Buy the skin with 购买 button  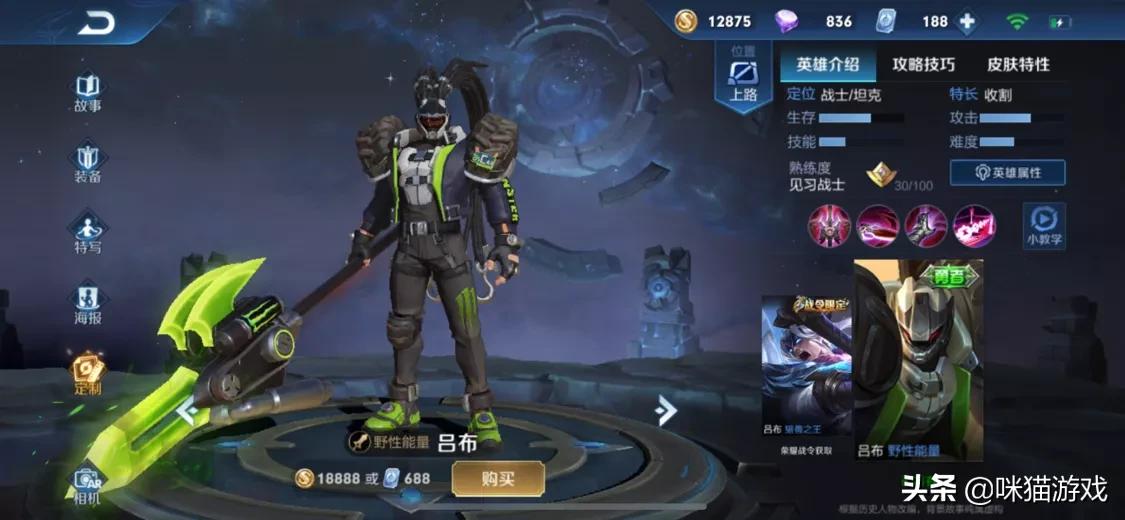[x=497, y=479]
